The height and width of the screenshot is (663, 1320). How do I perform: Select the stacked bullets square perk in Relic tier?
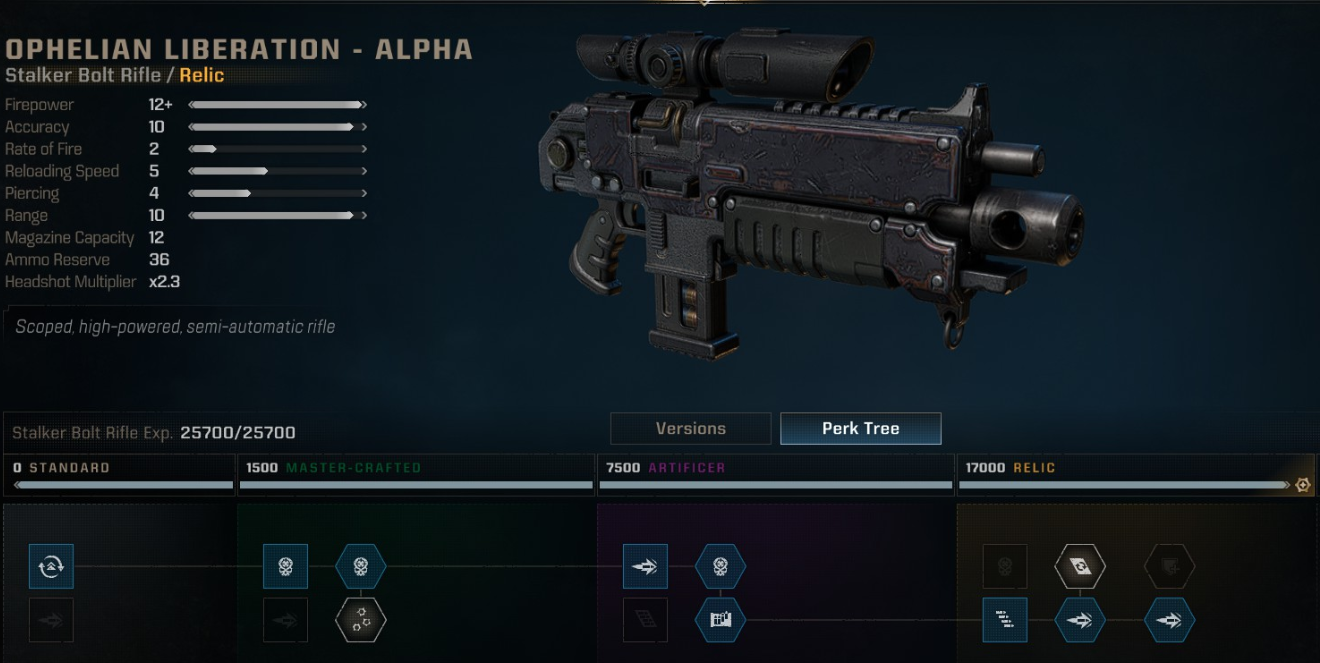click(1005, 621)
